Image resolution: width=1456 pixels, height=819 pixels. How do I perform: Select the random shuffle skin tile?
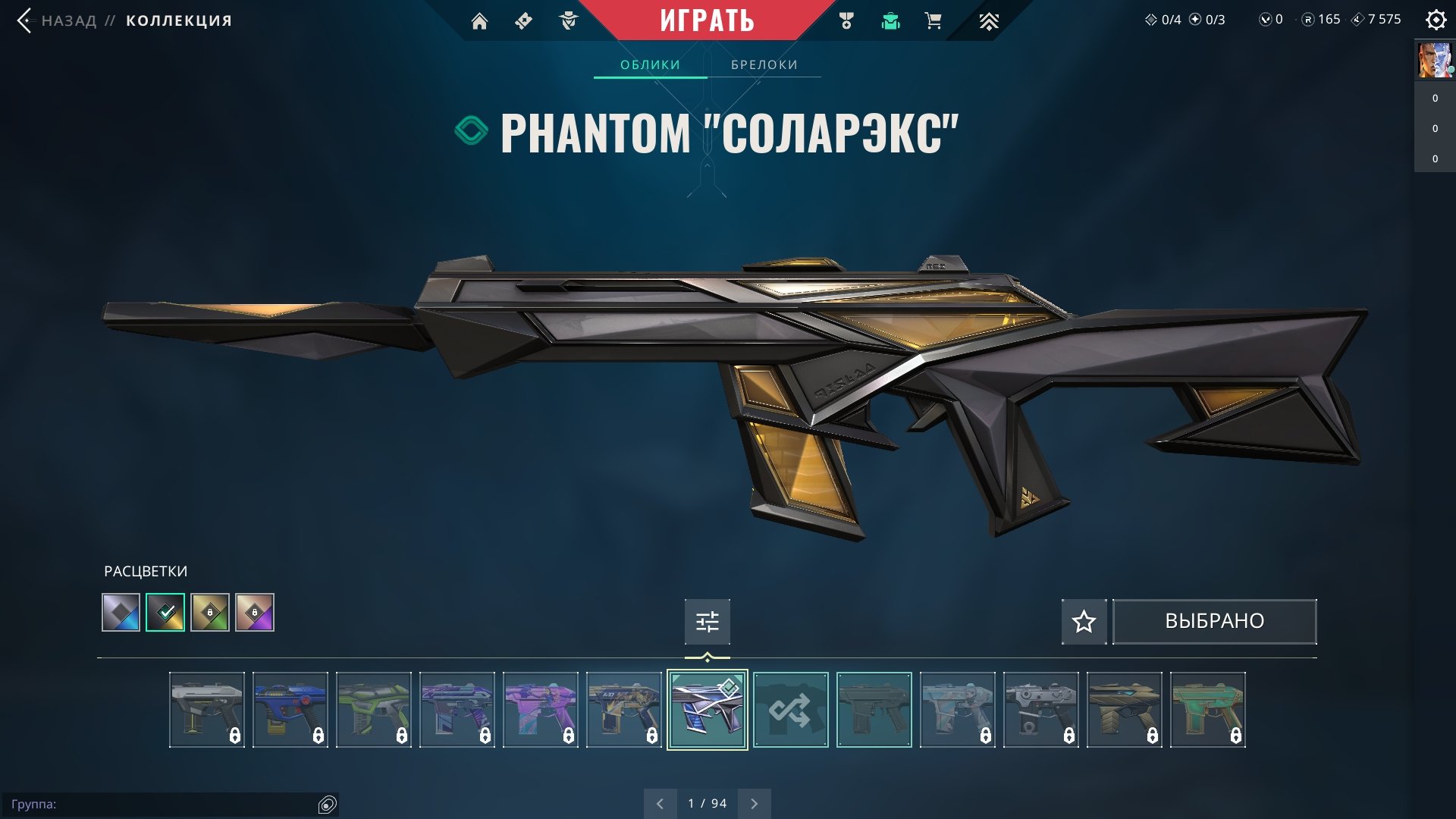[791, 710]
